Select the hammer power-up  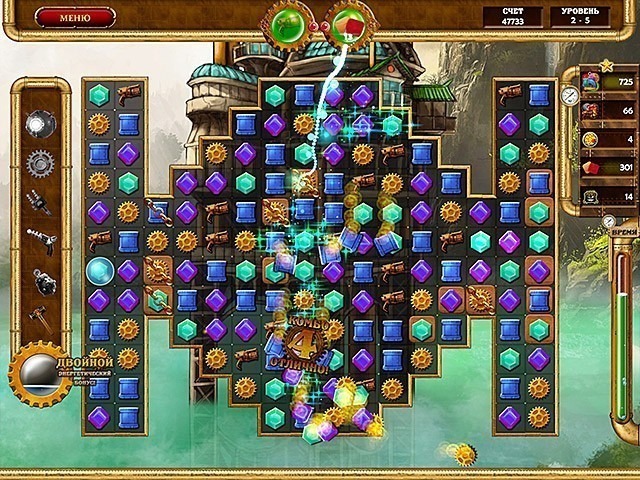click(40, 317)
